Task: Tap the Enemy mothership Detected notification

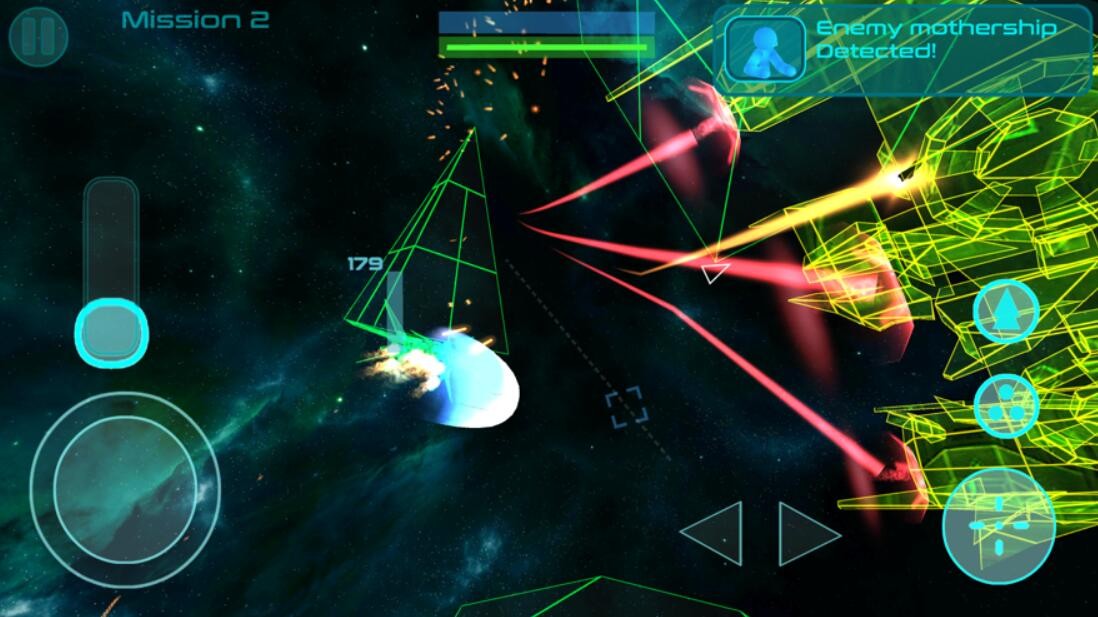Action: 902,50
